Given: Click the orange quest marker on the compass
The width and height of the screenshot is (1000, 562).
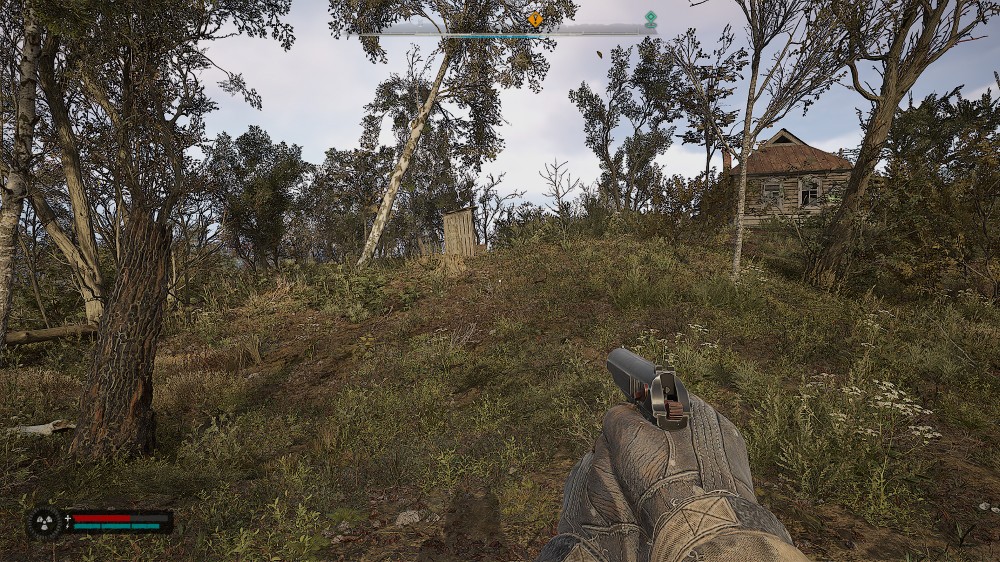Looking at the screenshot, I should point(535,19).
